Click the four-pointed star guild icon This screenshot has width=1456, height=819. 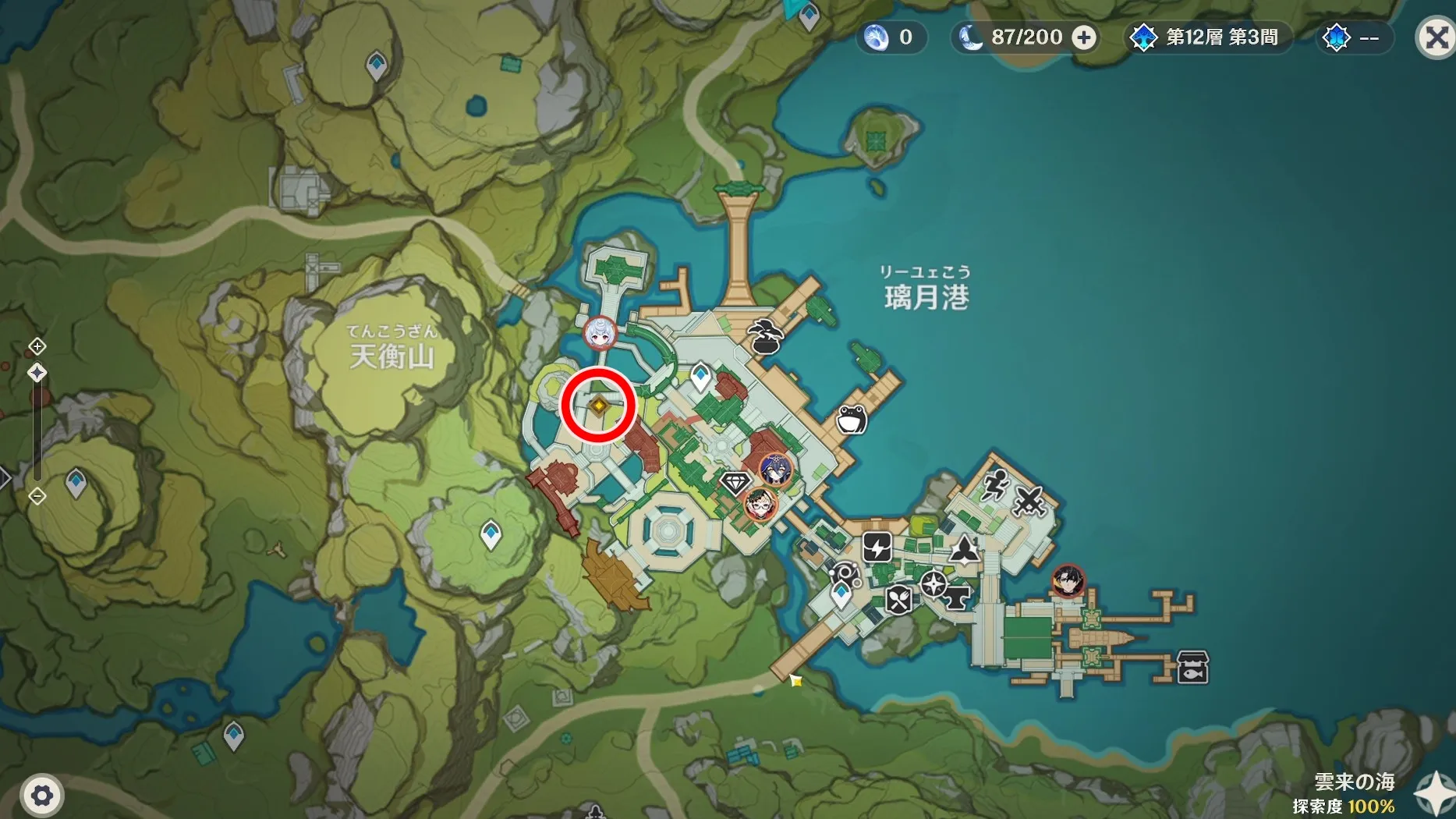(933, 585)
